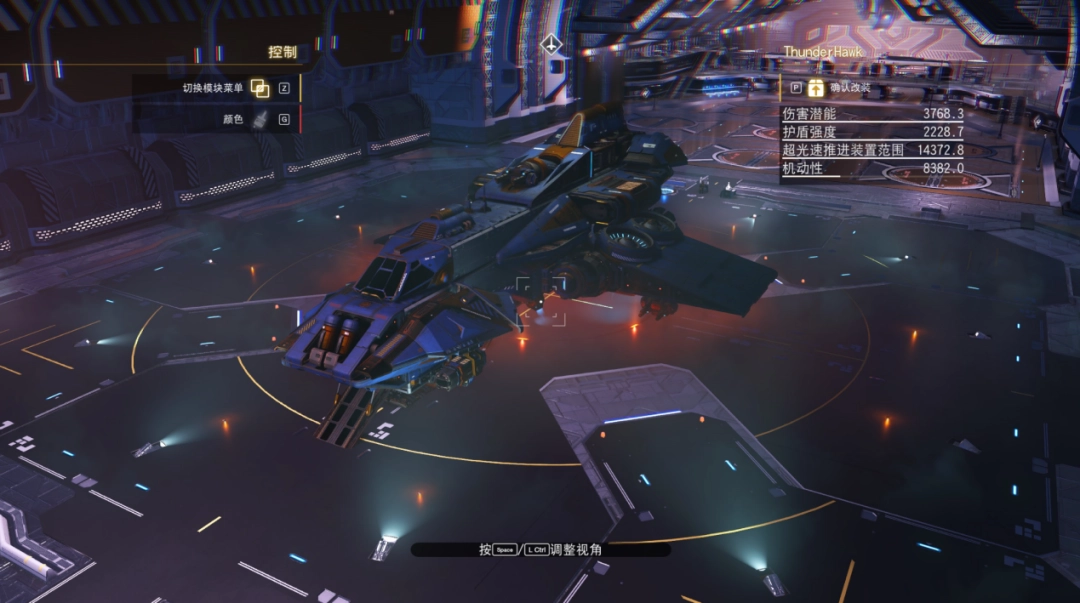Open the 切换模块菜单 module menu option
1080x603 pixels.
click(259, 88)
